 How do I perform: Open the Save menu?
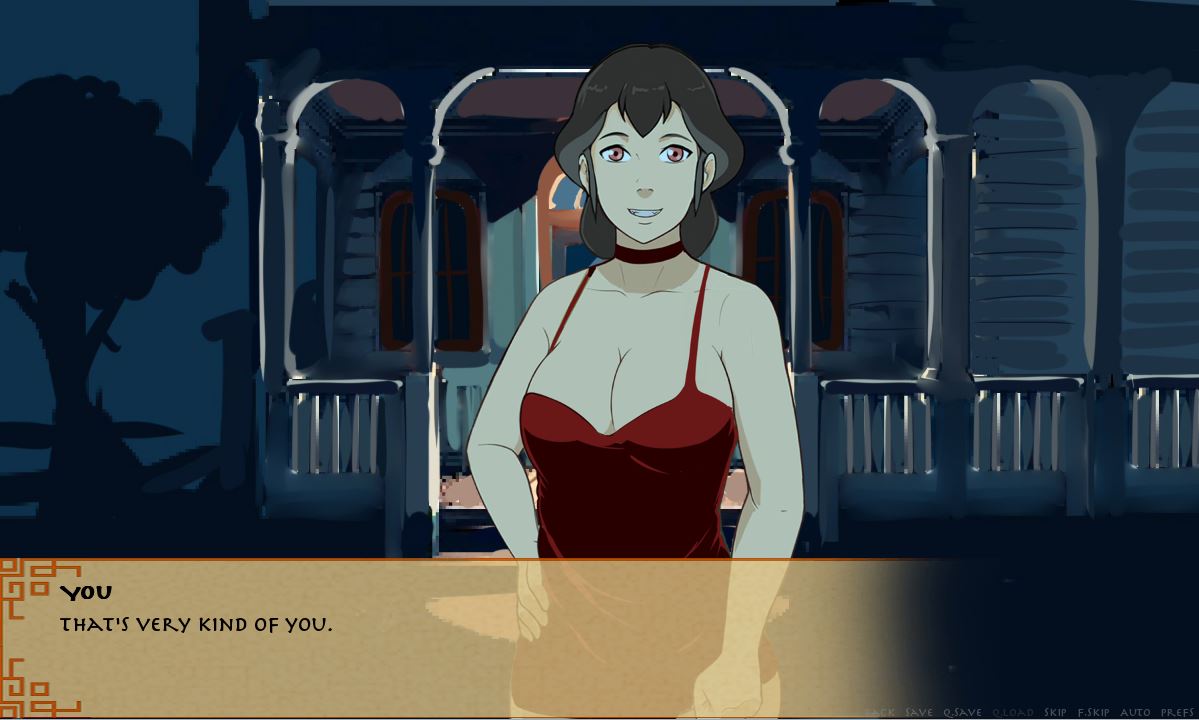tap(918, 712)
